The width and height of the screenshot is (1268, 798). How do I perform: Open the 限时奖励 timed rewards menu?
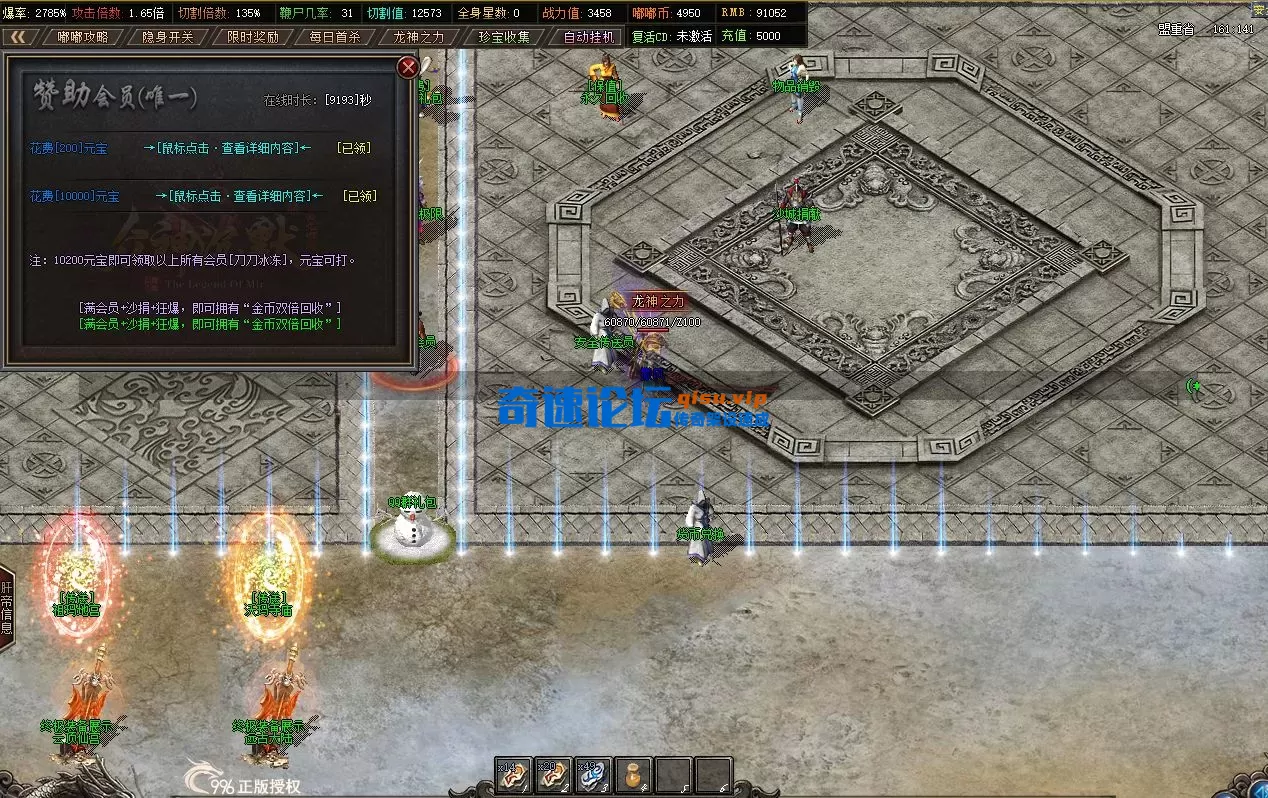pyautogui.click(x=252, y=37)
